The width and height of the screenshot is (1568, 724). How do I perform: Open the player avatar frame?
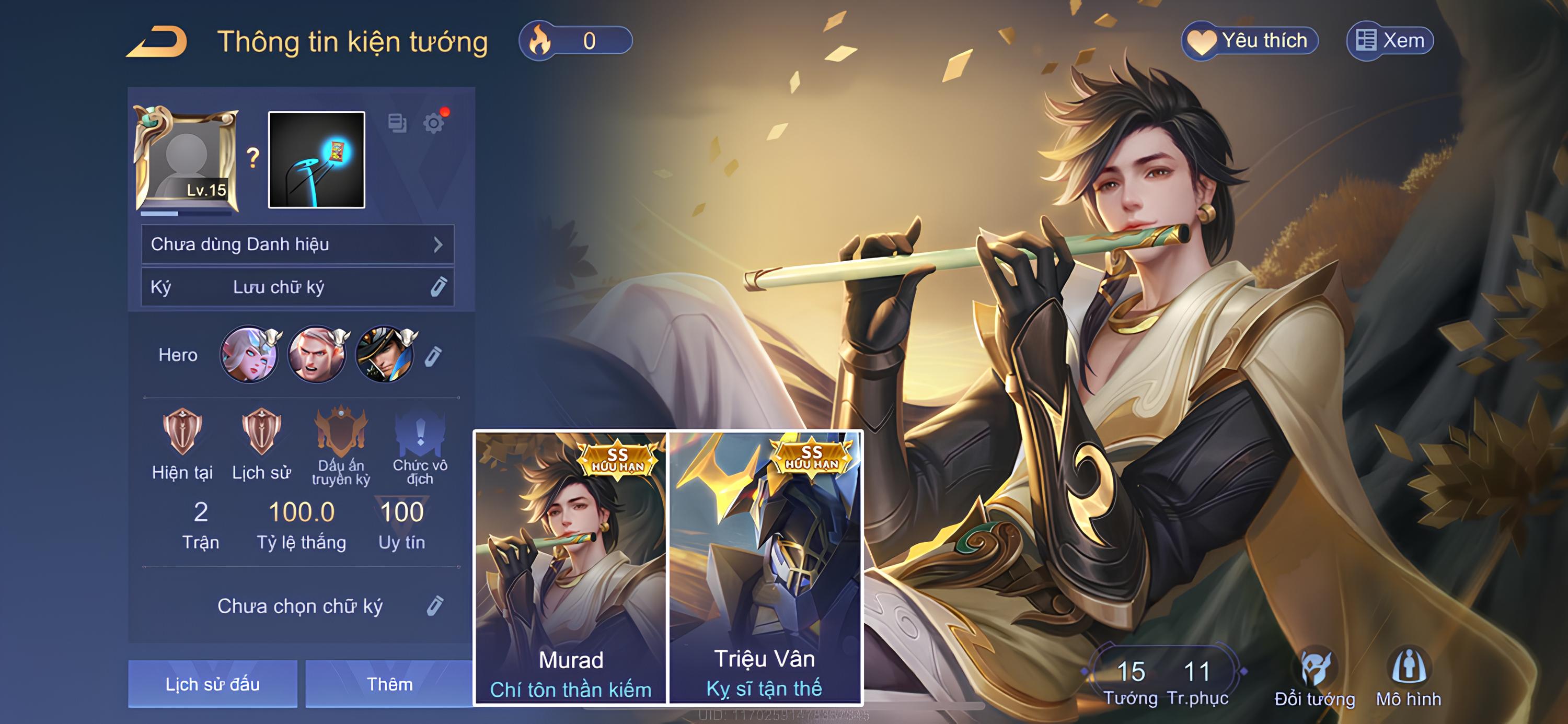(186, 159)
